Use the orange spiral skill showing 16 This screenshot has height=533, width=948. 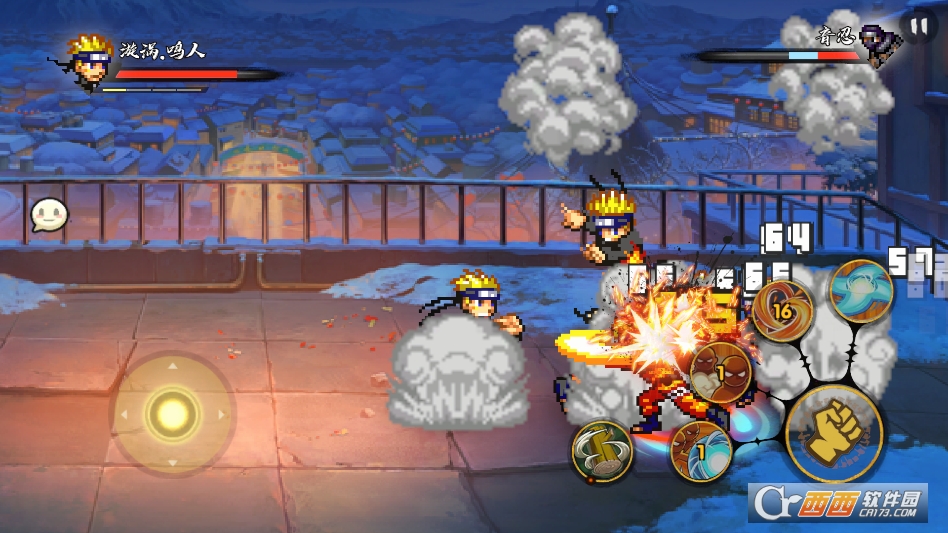pos(781,311)
